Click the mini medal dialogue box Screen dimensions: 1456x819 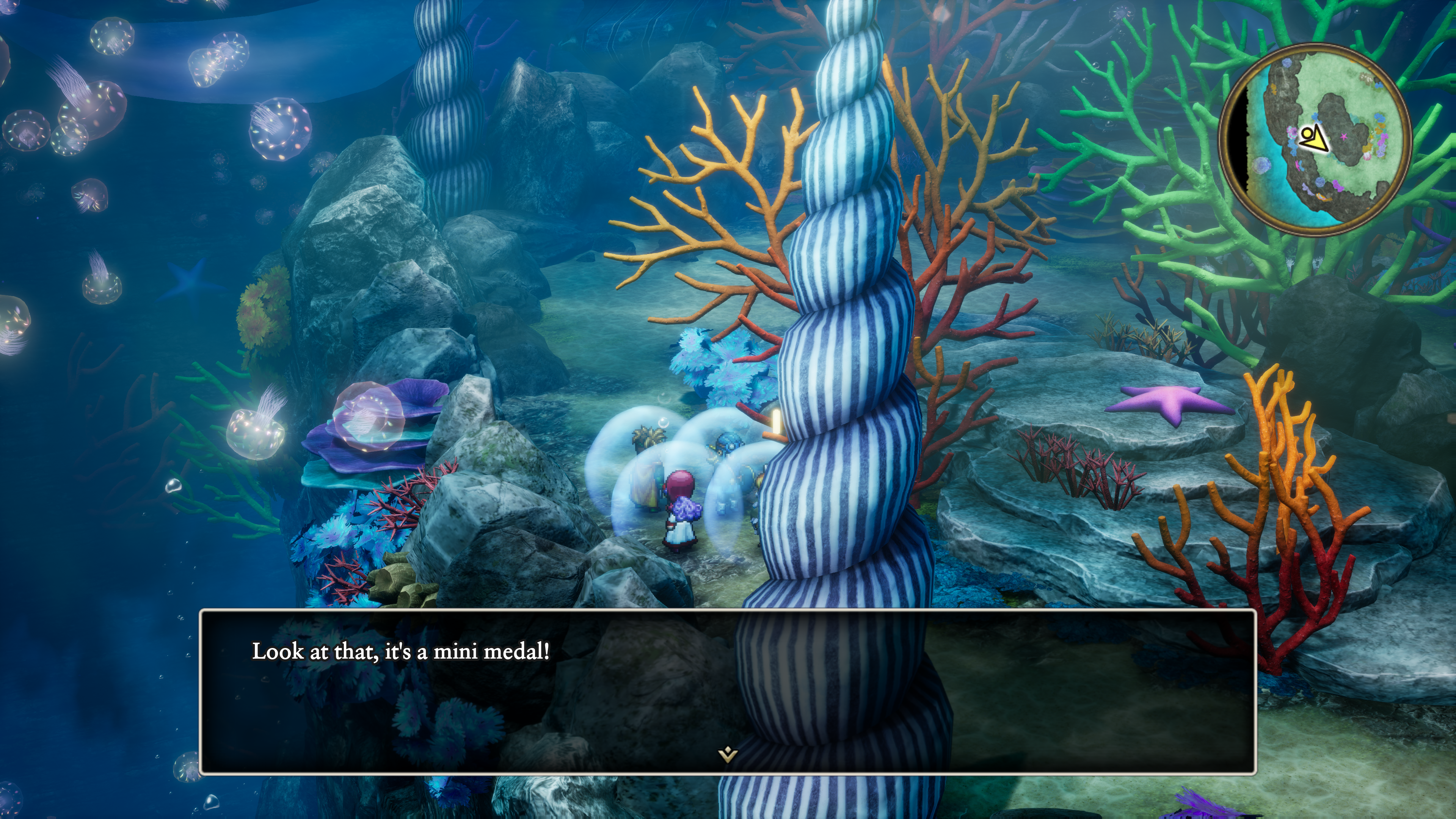tap(728, 691)
